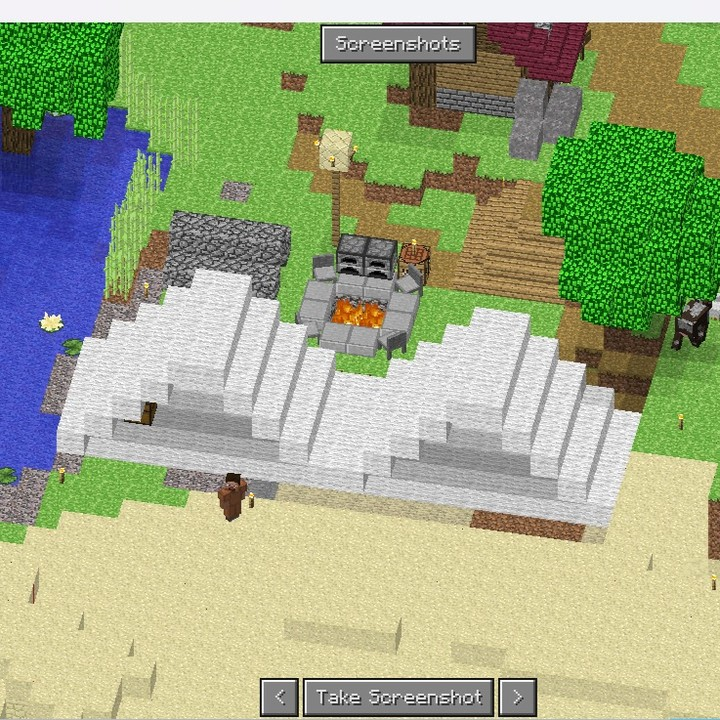Viewport: 720px width, 720px height.
Task: Advance to next view with right arrow
Action: click(x=518, y=697)
